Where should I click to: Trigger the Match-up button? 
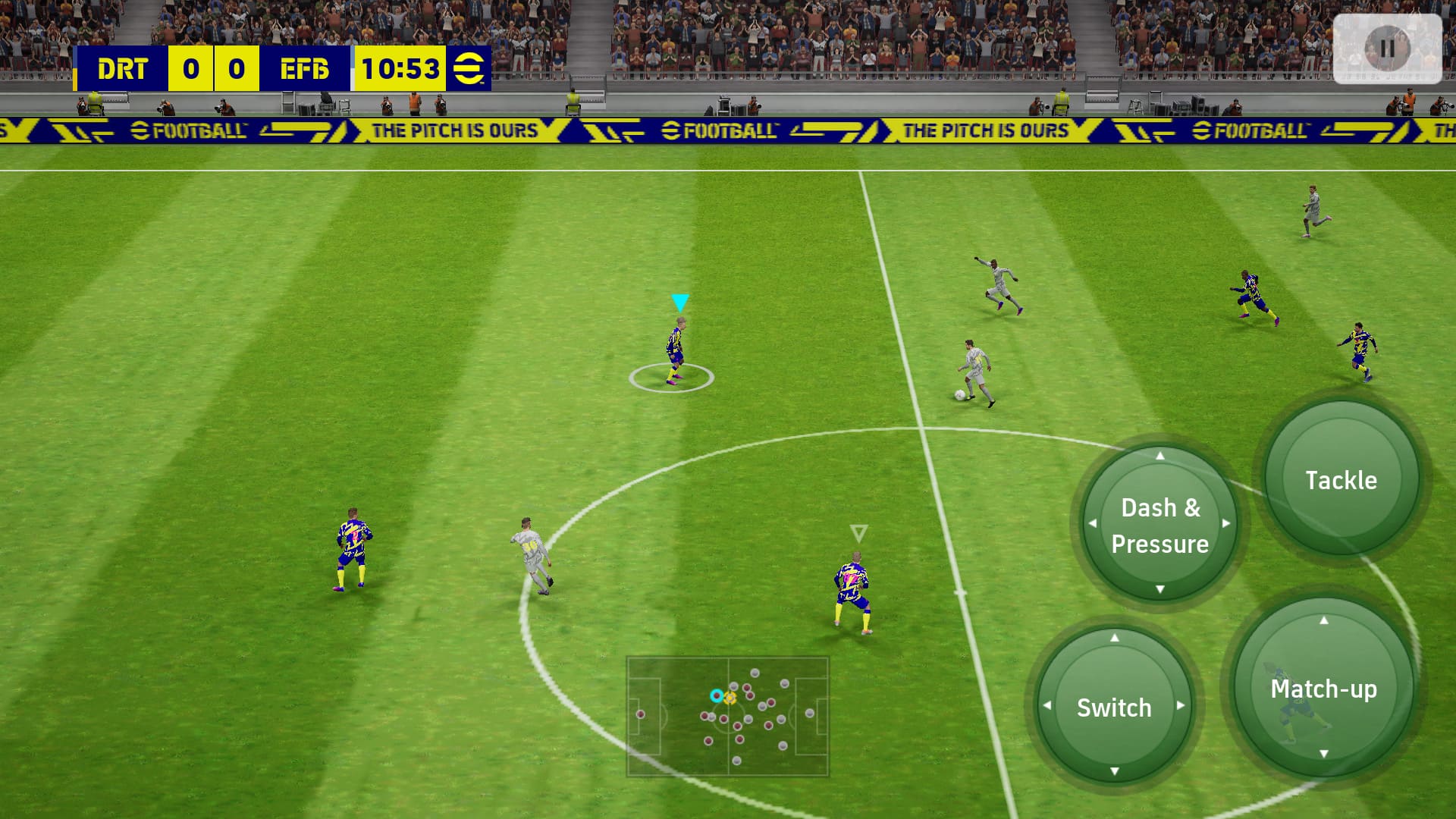point(1323,688)
